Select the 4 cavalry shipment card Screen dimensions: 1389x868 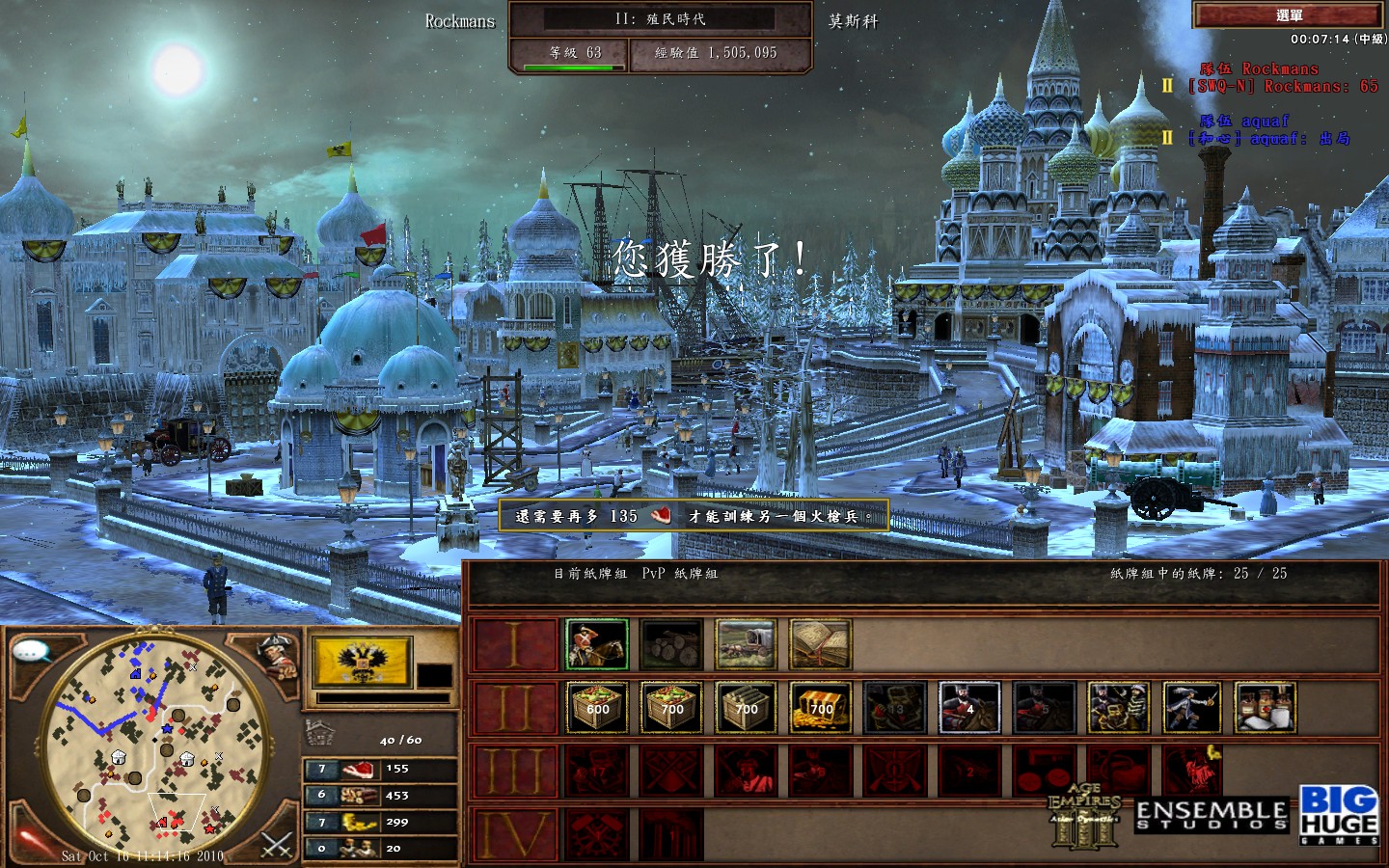pyautogui.click(x=969, y=708)
